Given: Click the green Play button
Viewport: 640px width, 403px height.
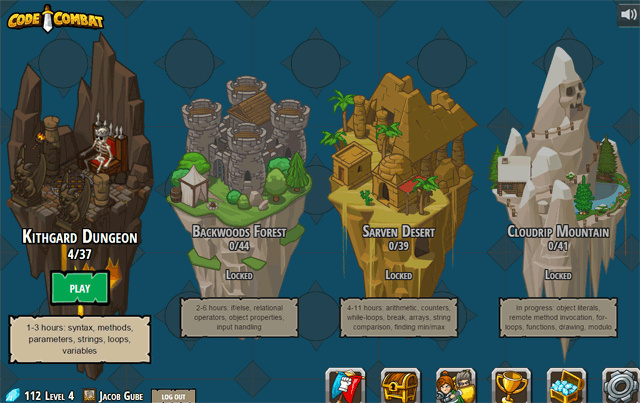Looking at the screenshot, I should coord(79,288).
